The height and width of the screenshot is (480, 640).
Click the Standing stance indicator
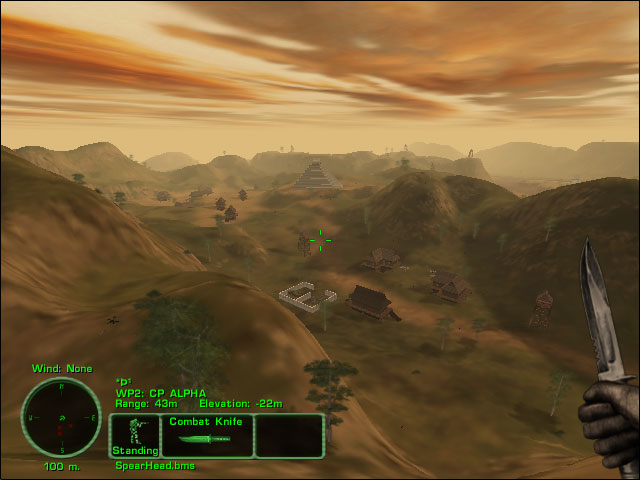pyautogui.click(x=134, y=436)
